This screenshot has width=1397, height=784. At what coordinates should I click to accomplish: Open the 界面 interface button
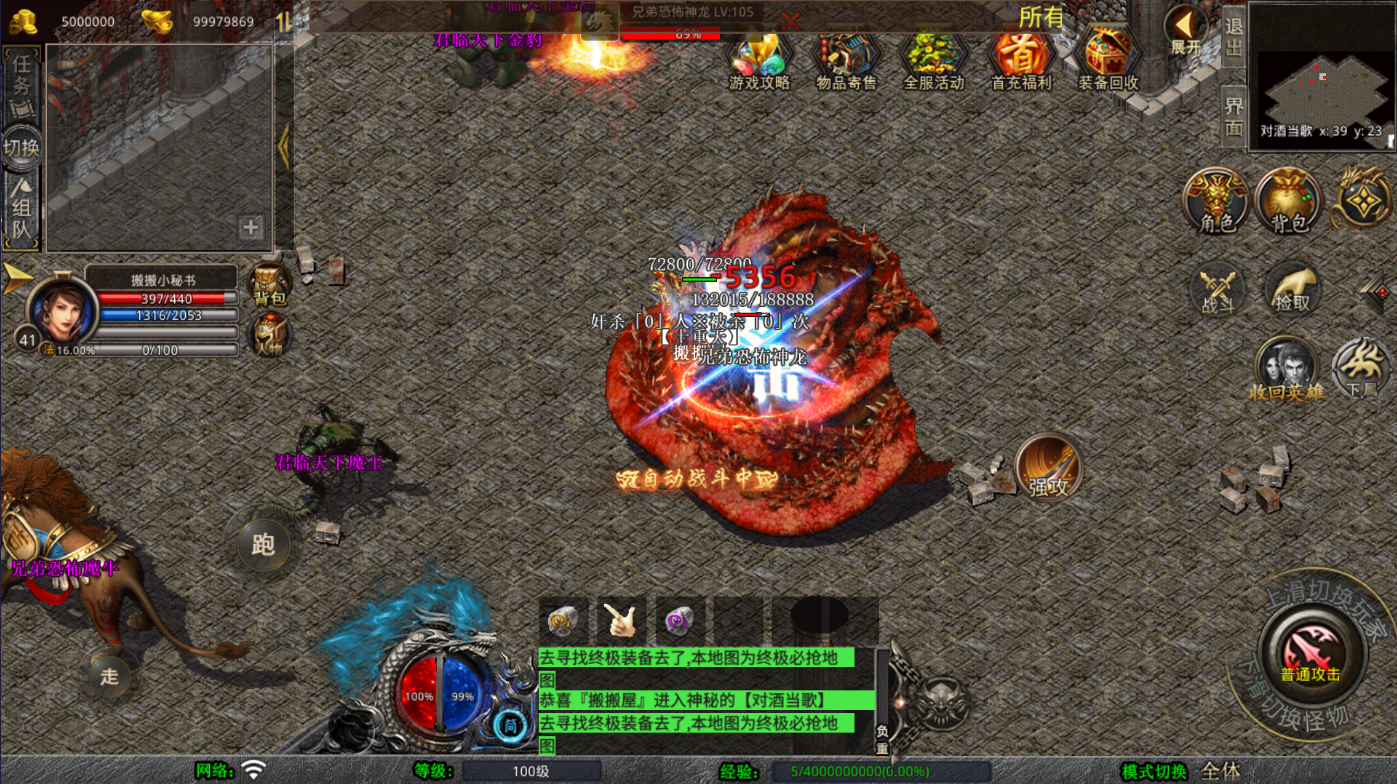tap(1234, 116)
